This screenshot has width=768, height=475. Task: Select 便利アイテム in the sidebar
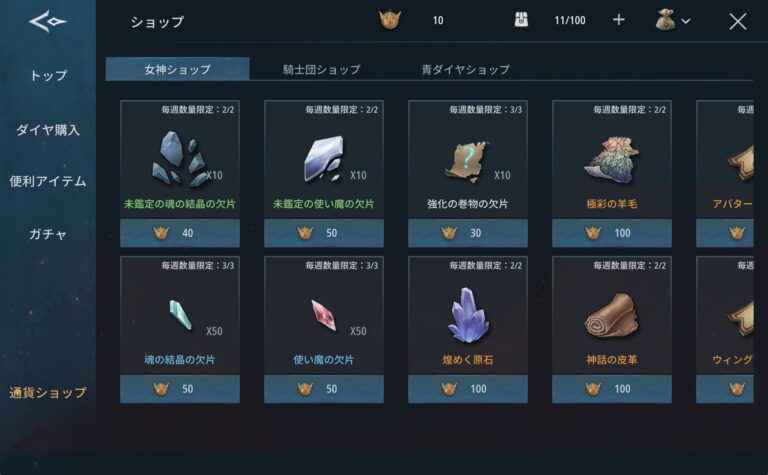click(48, 181)
